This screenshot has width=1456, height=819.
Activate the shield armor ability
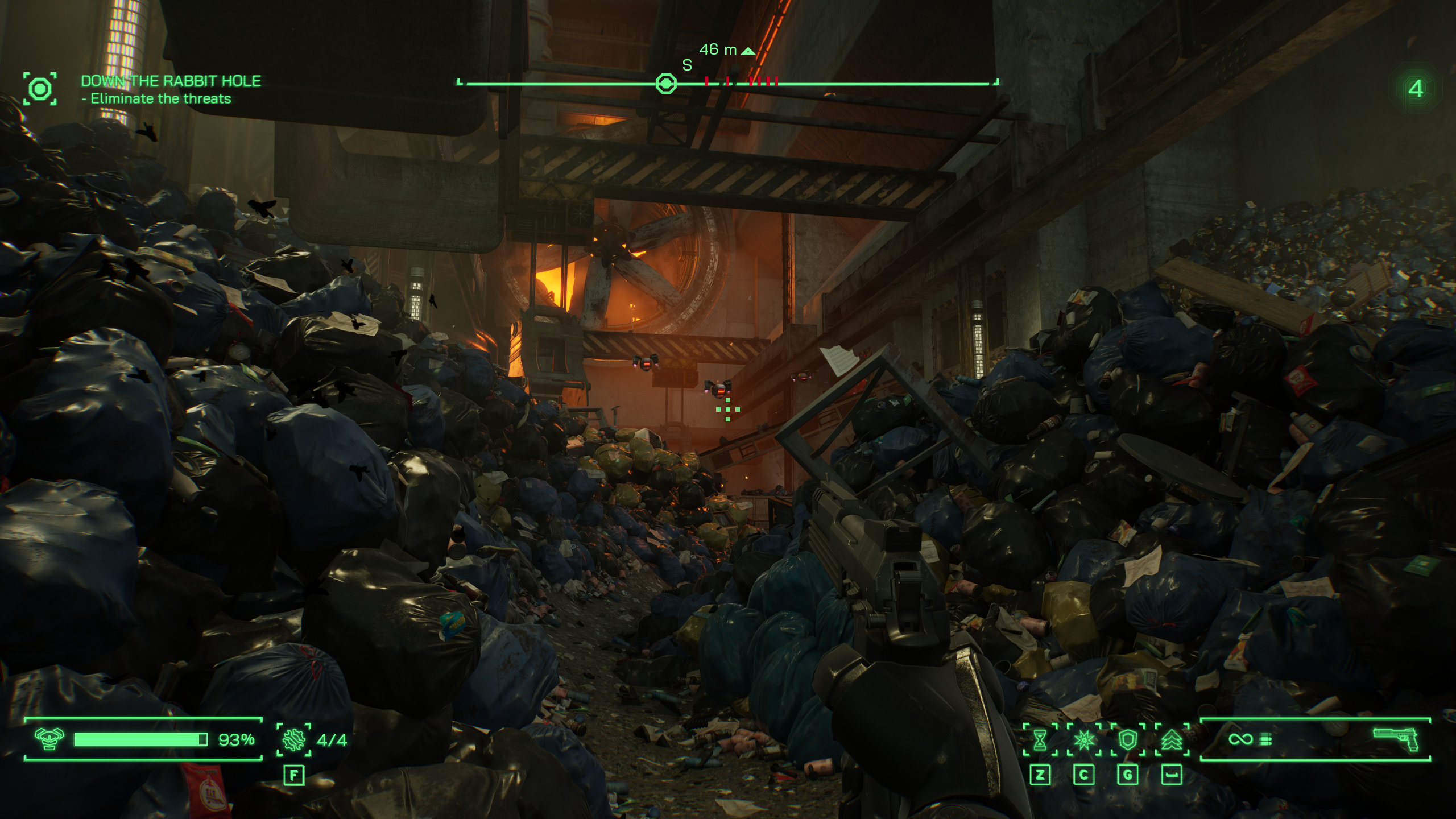click(1128, 739)
